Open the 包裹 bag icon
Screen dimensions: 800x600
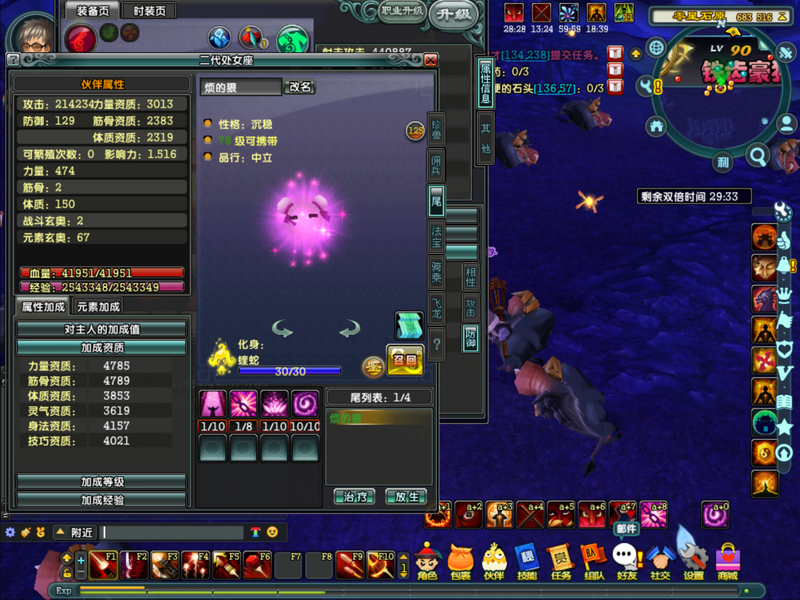460,561
